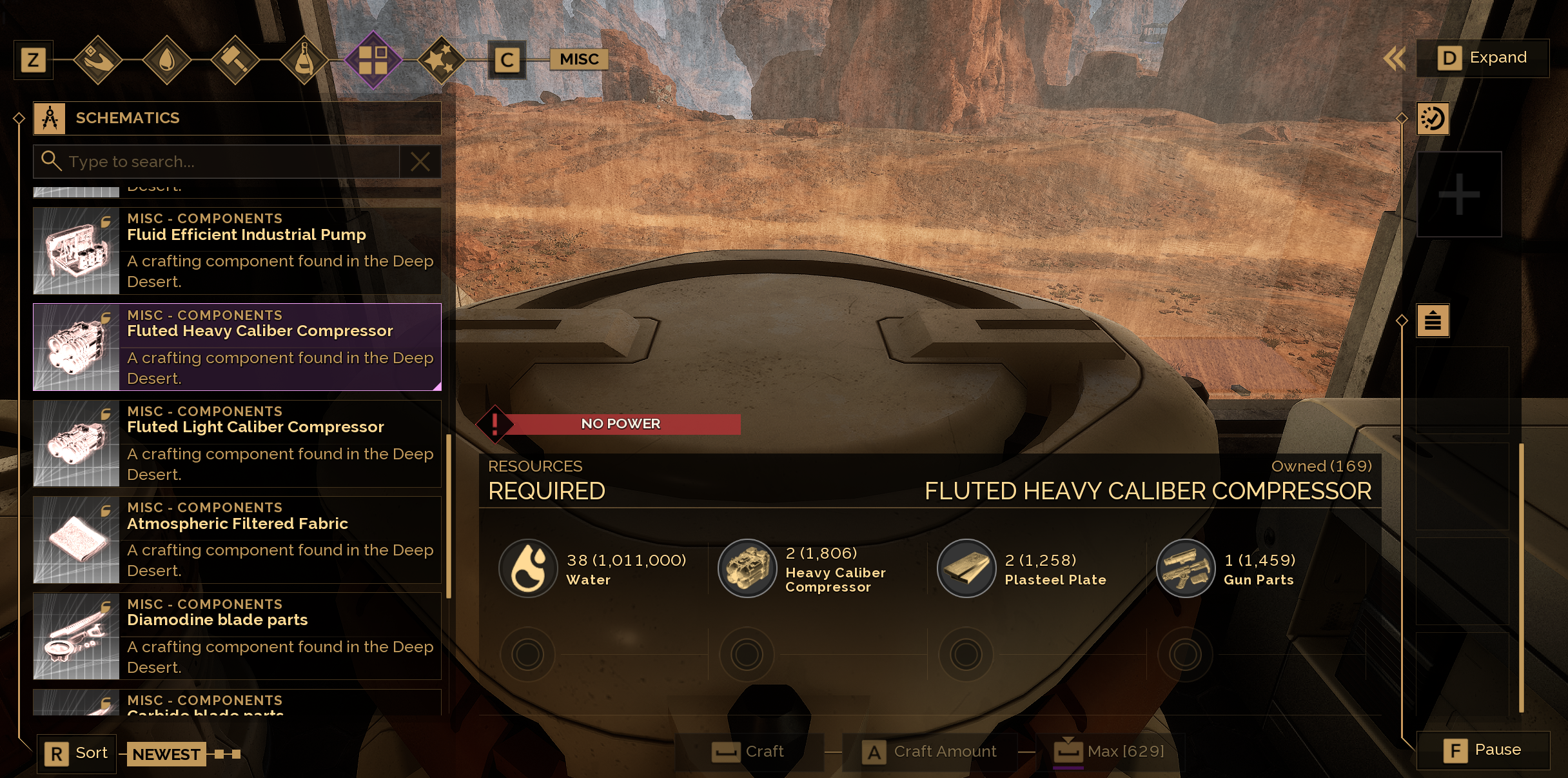Select the Diamodine blade parts schematic
The image size is (1568, 778).
[237, 636]
